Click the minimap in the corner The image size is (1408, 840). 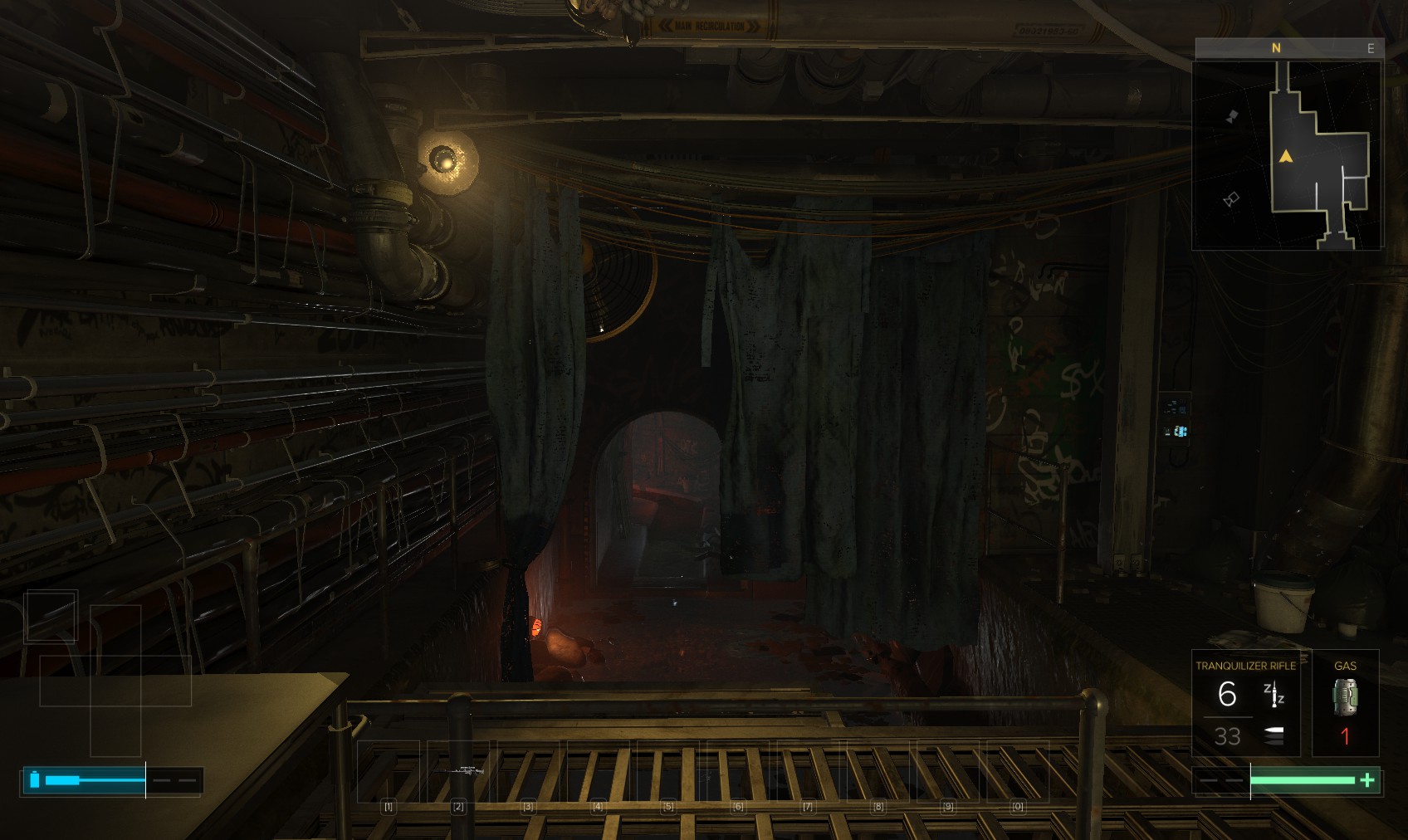1287,155
